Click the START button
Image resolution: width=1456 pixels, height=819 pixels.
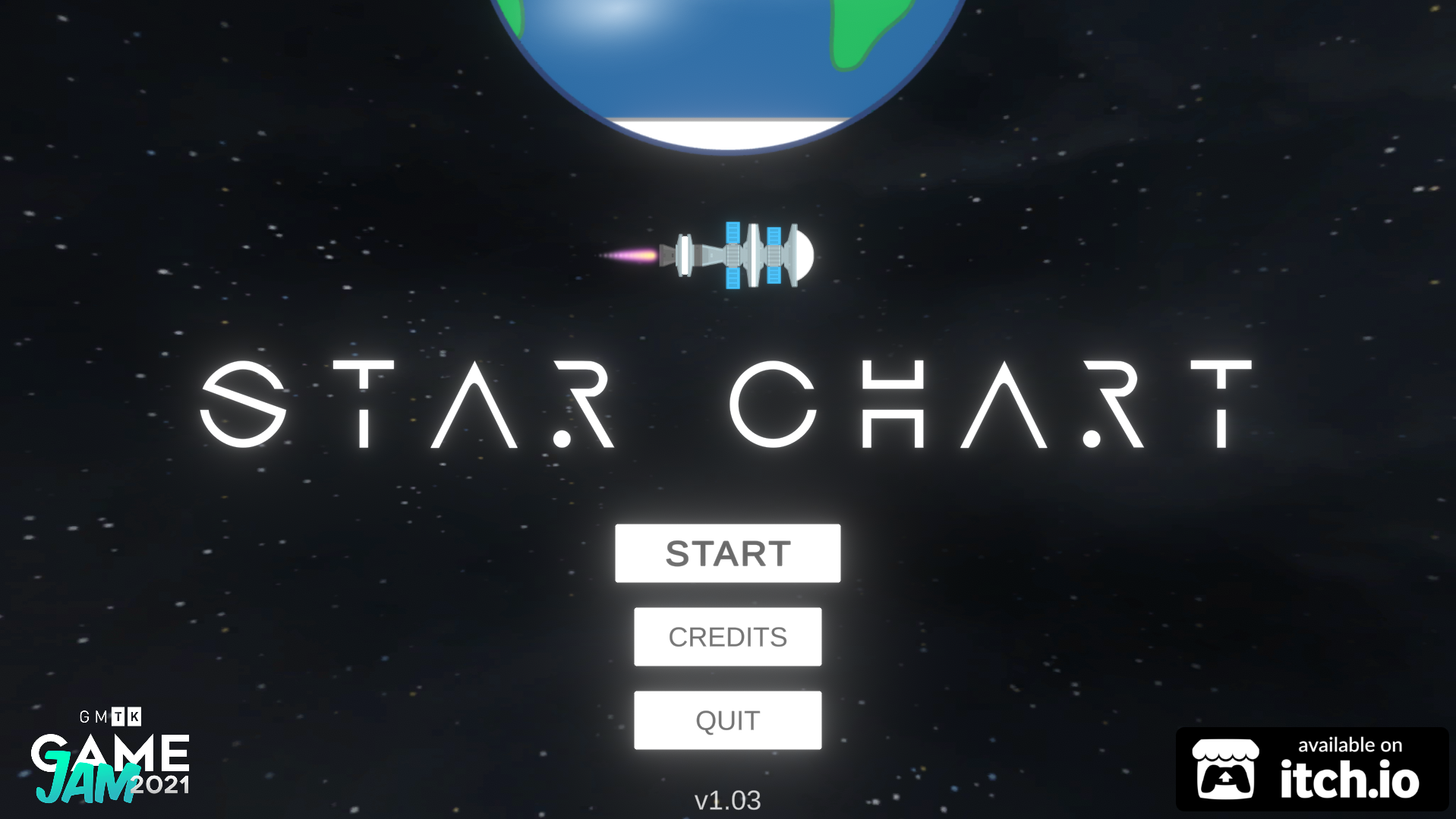click(x=726, y=553)
